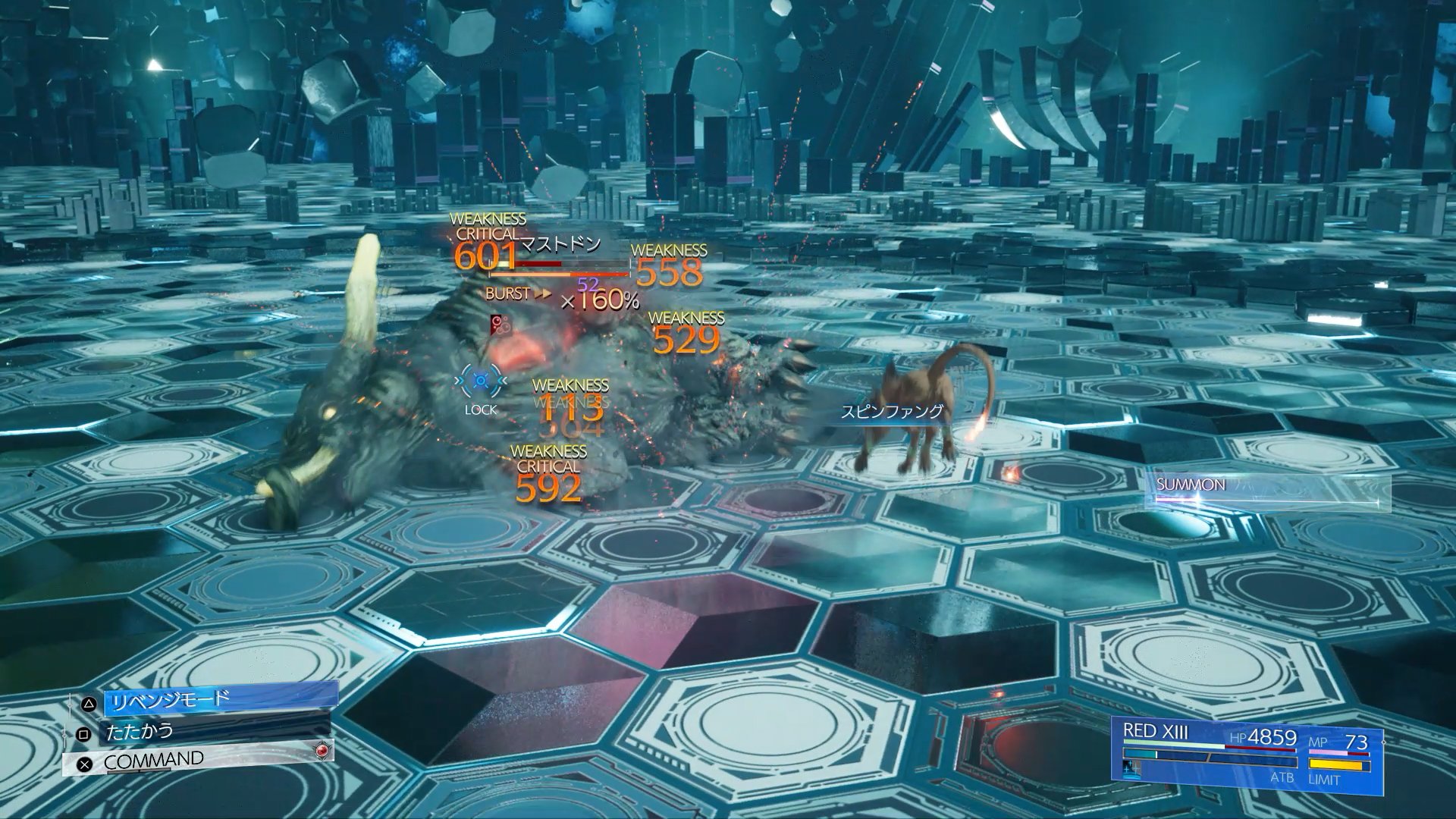The width and height of the screenshot is (1456, 819).
Task: Select the RED XIII character status panel
Action: [x=1247, y=756]
